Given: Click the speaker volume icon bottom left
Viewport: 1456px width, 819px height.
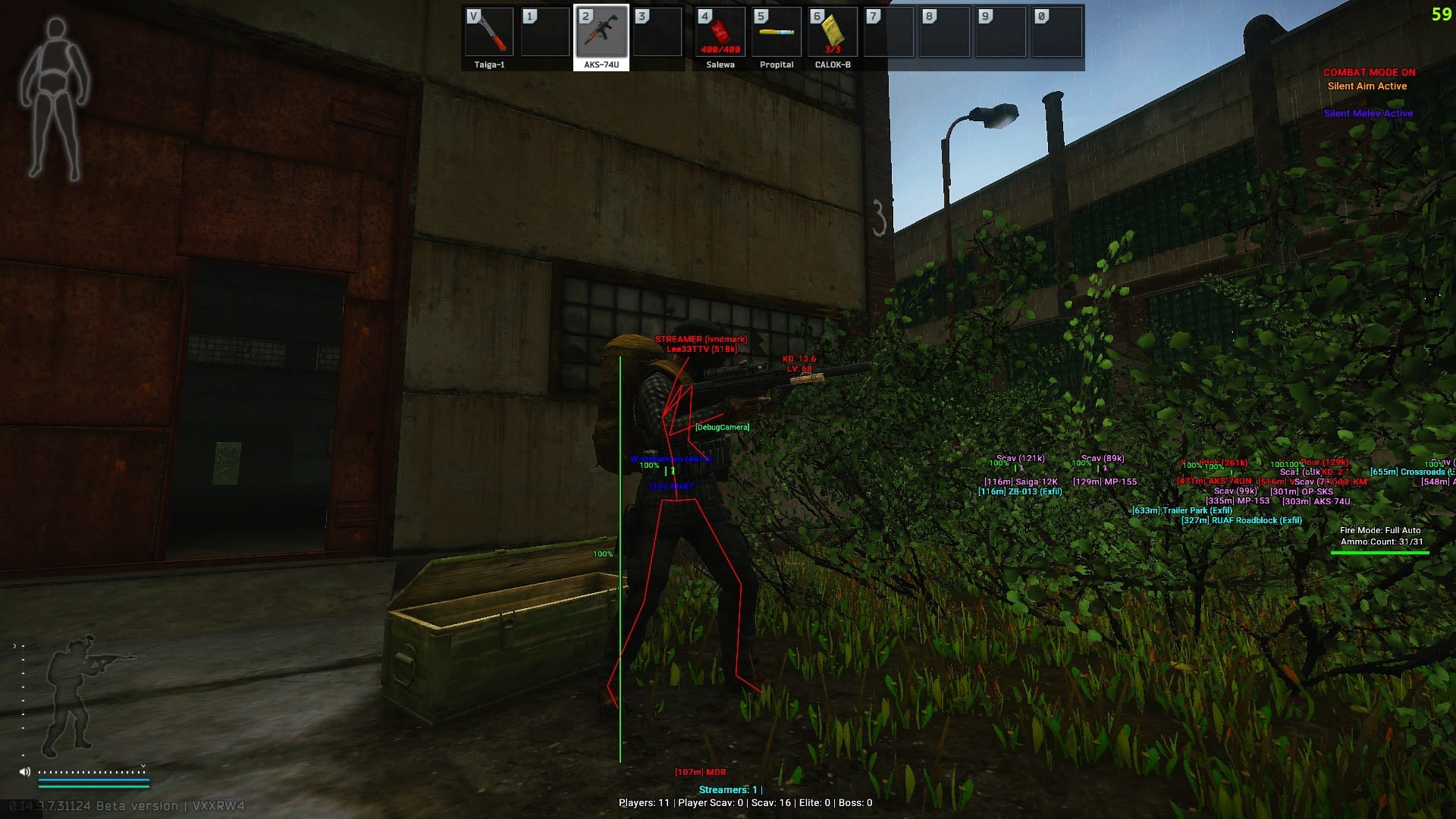Looking at the screenshot, I should [x=25, y=771].
